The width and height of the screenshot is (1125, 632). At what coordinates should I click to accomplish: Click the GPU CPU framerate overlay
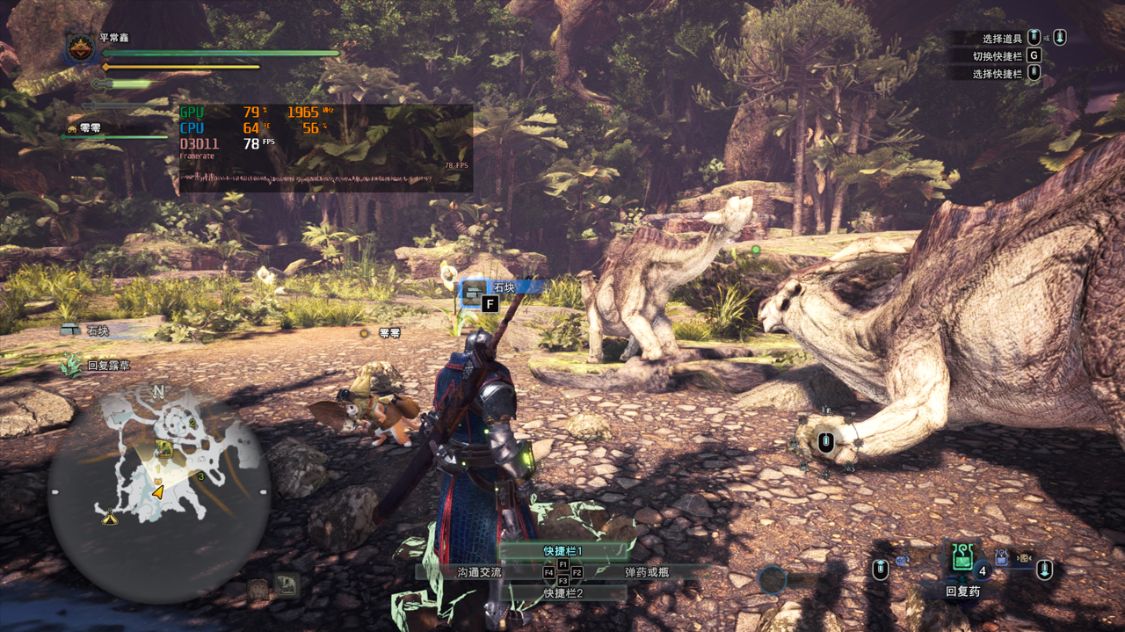click(325, 148)
